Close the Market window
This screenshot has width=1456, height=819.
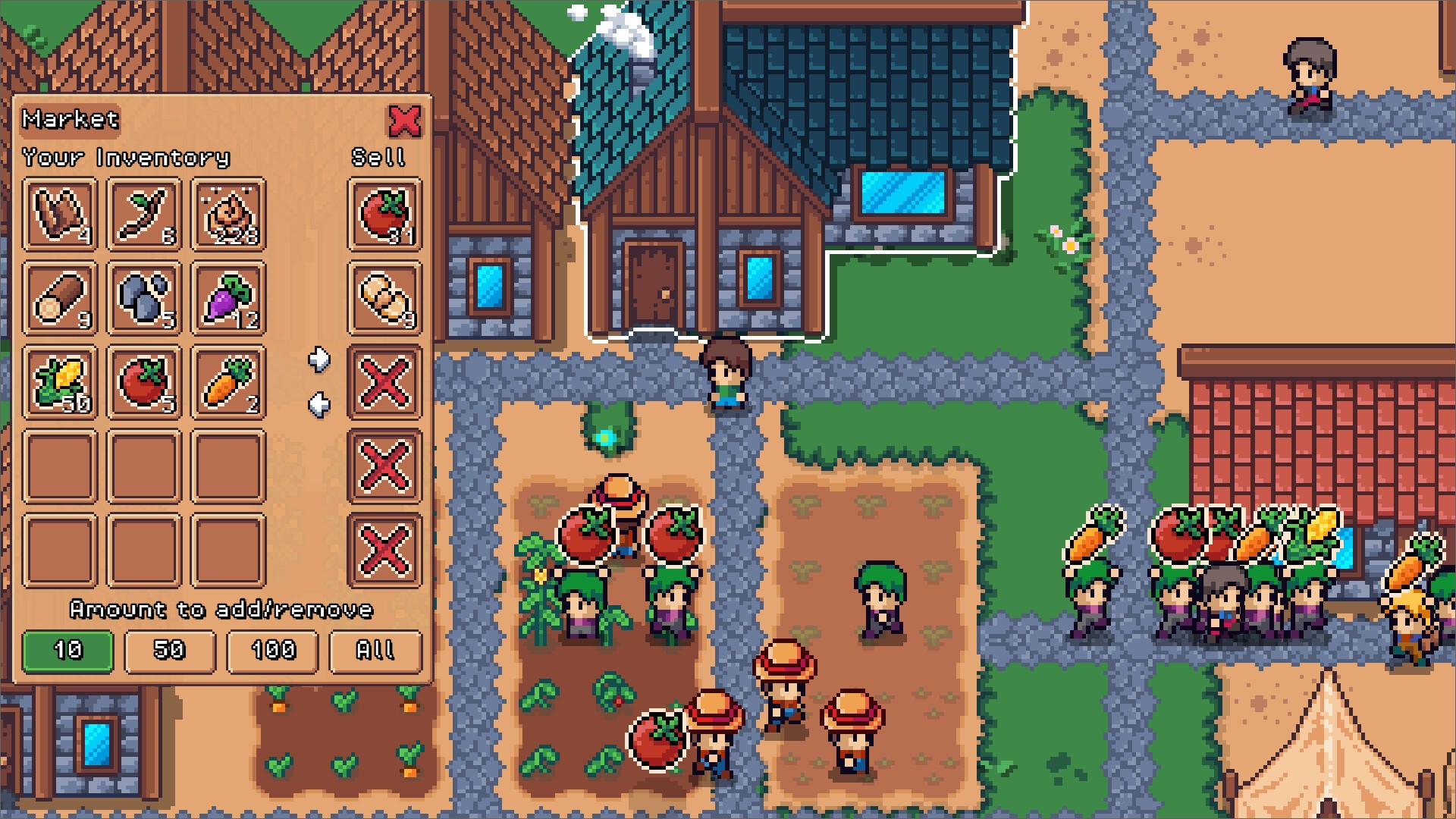[x=404, y=121]
